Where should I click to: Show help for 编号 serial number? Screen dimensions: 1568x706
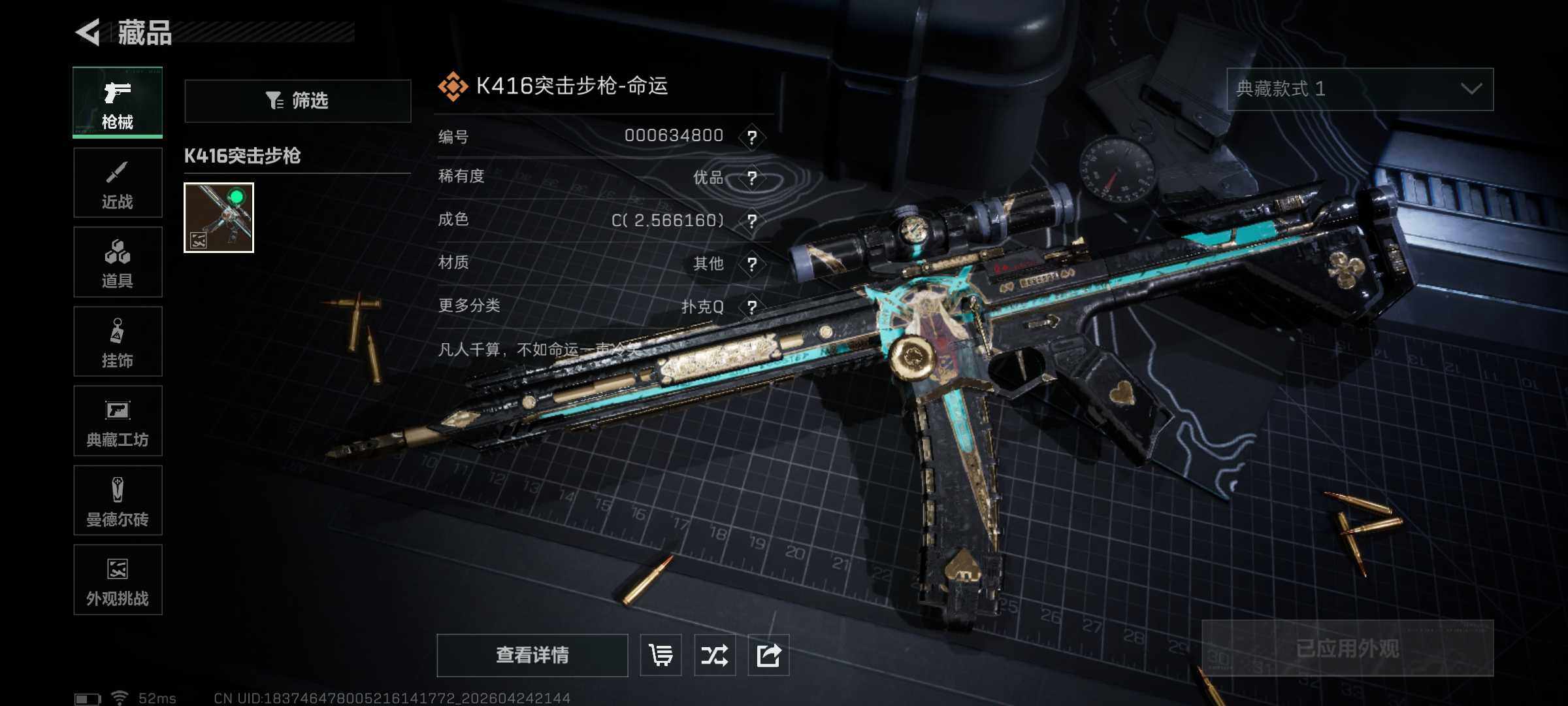752,137
